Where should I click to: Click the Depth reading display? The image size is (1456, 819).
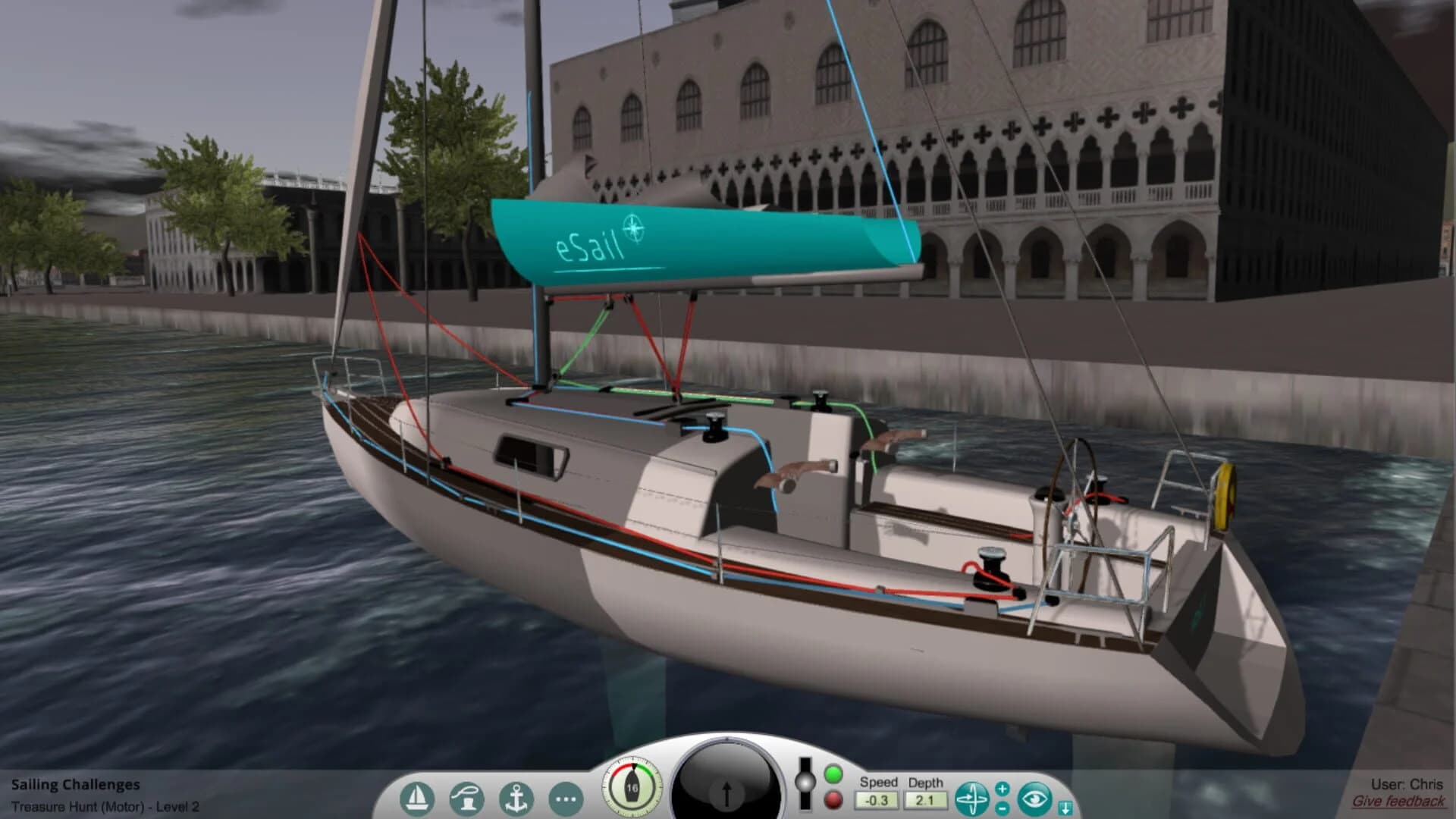coord(927,799)
